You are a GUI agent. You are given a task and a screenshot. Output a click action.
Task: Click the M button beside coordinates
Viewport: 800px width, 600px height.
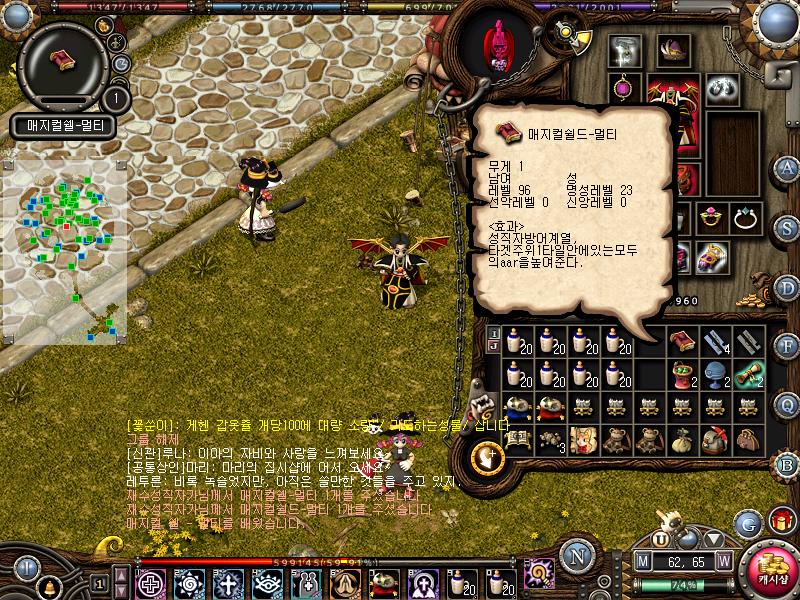tap(643, 561)
